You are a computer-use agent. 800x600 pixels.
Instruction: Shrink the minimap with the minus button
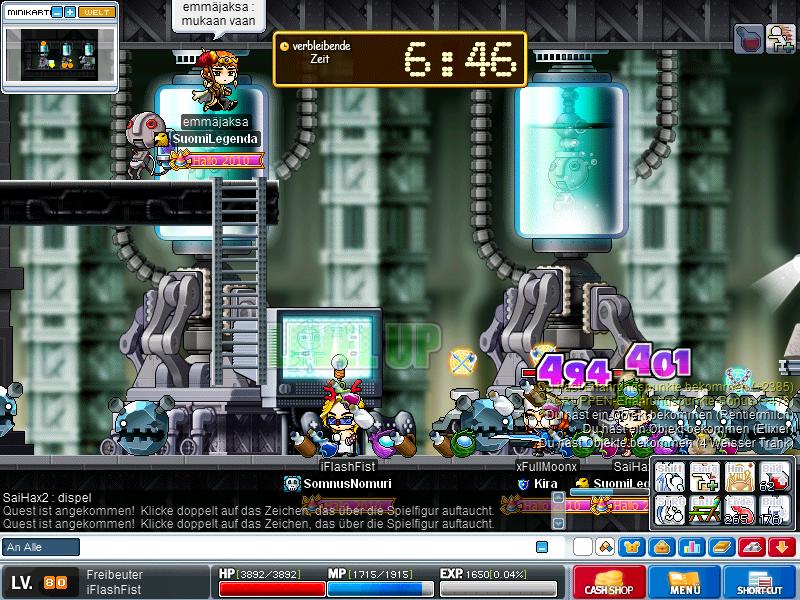tap(57, 12)
